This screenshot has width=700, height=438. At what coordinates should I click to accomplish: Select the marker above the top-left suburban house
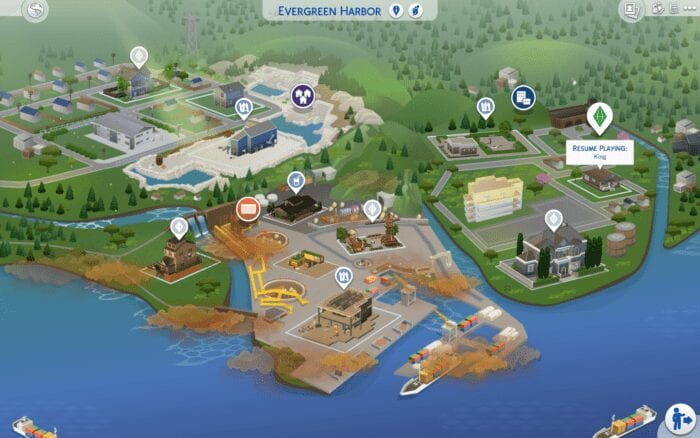tap(139, 56)
